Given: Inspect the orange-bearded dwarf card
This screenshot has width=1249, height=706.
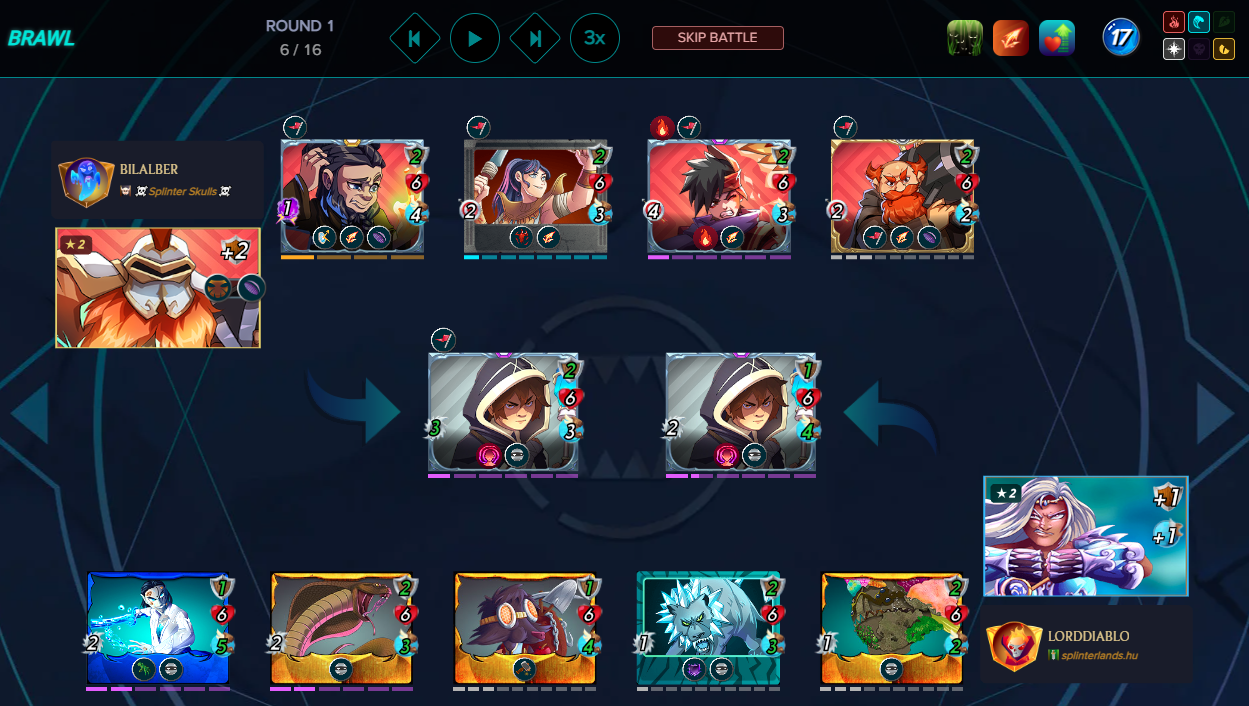Looking at the screenshot, I should [x=902, y=196].
